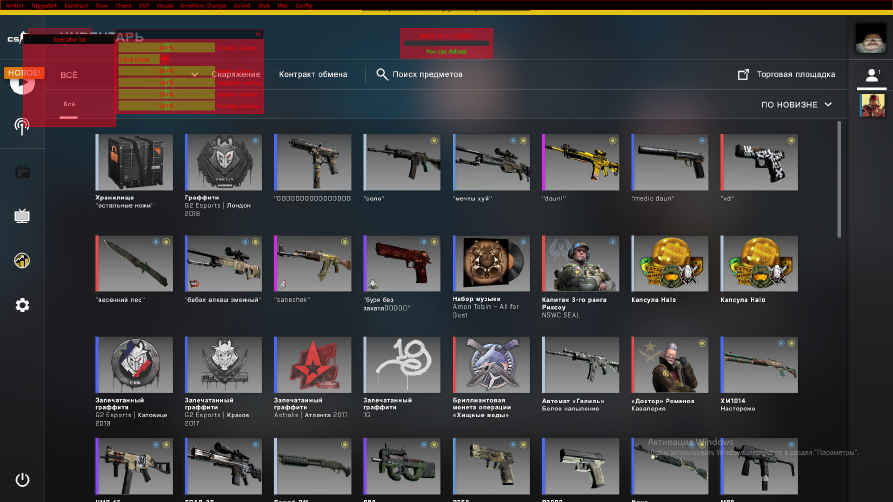893x502 pixels.
Task: Open the По новизне sort dropdown
Action: click(x=797, y=104)
